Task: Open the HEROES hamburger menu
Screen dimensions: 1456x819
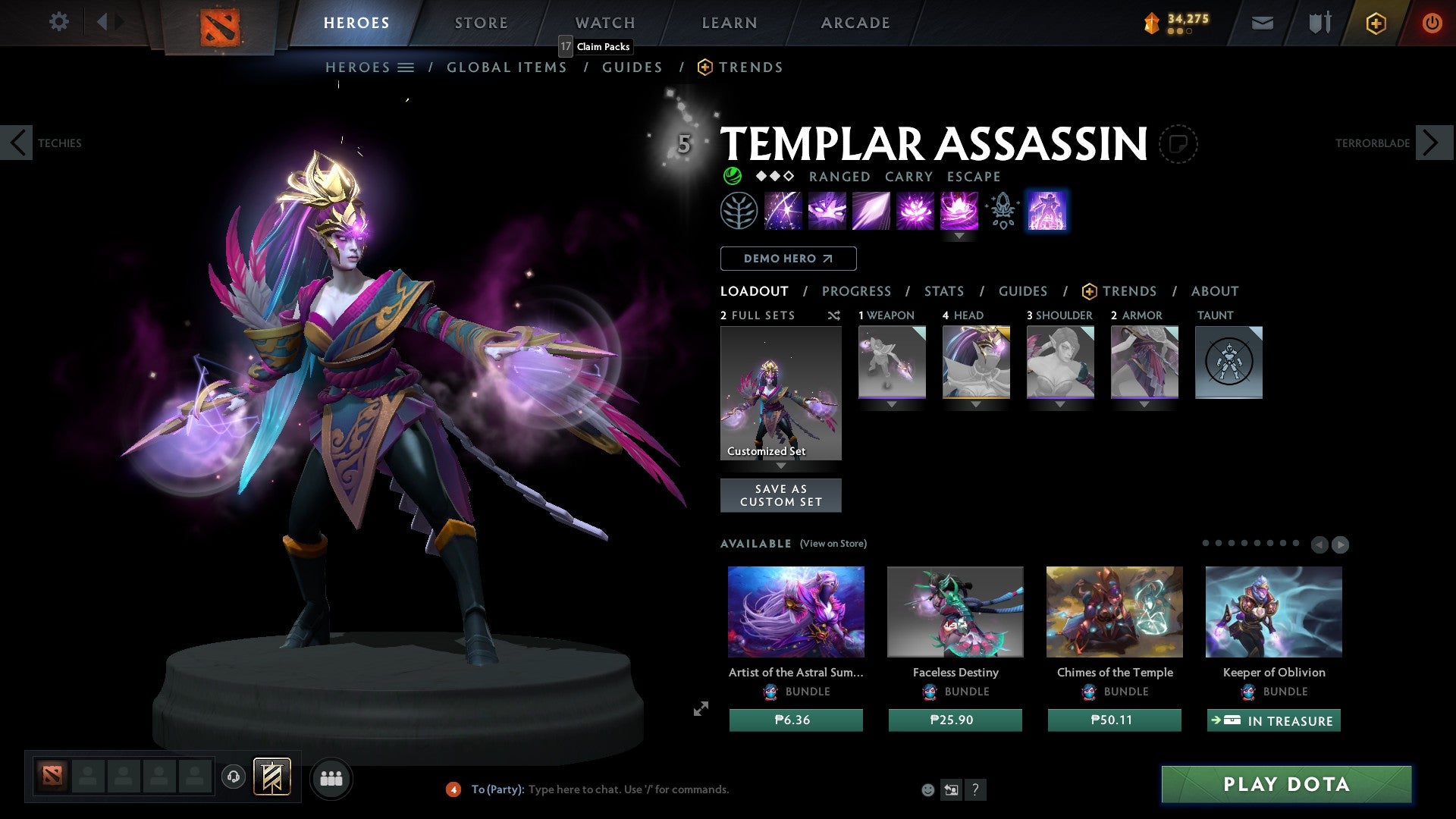Action: coord(406,67)
